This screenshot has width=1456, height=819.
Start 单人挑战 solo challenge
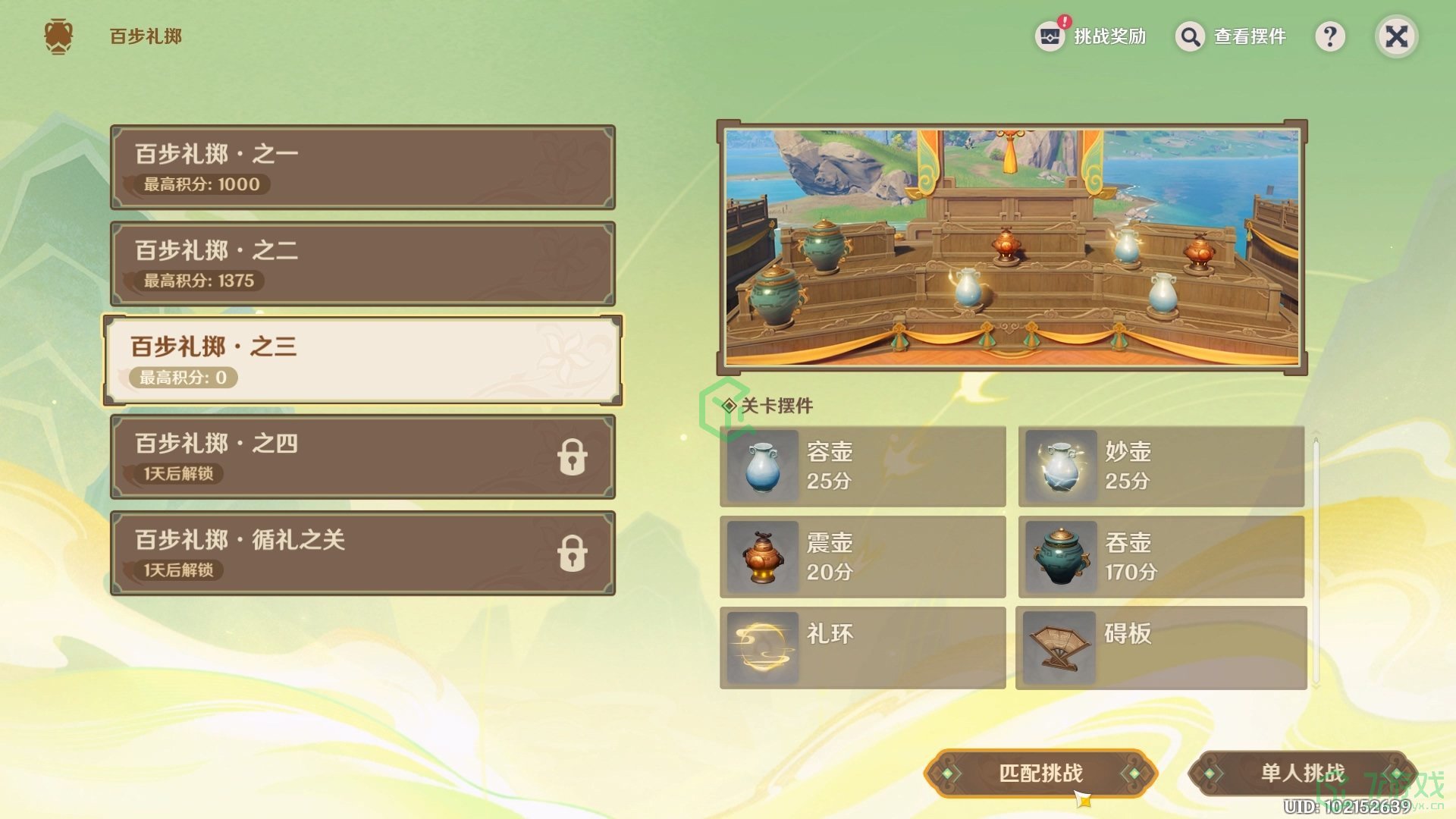(1302, 773)
